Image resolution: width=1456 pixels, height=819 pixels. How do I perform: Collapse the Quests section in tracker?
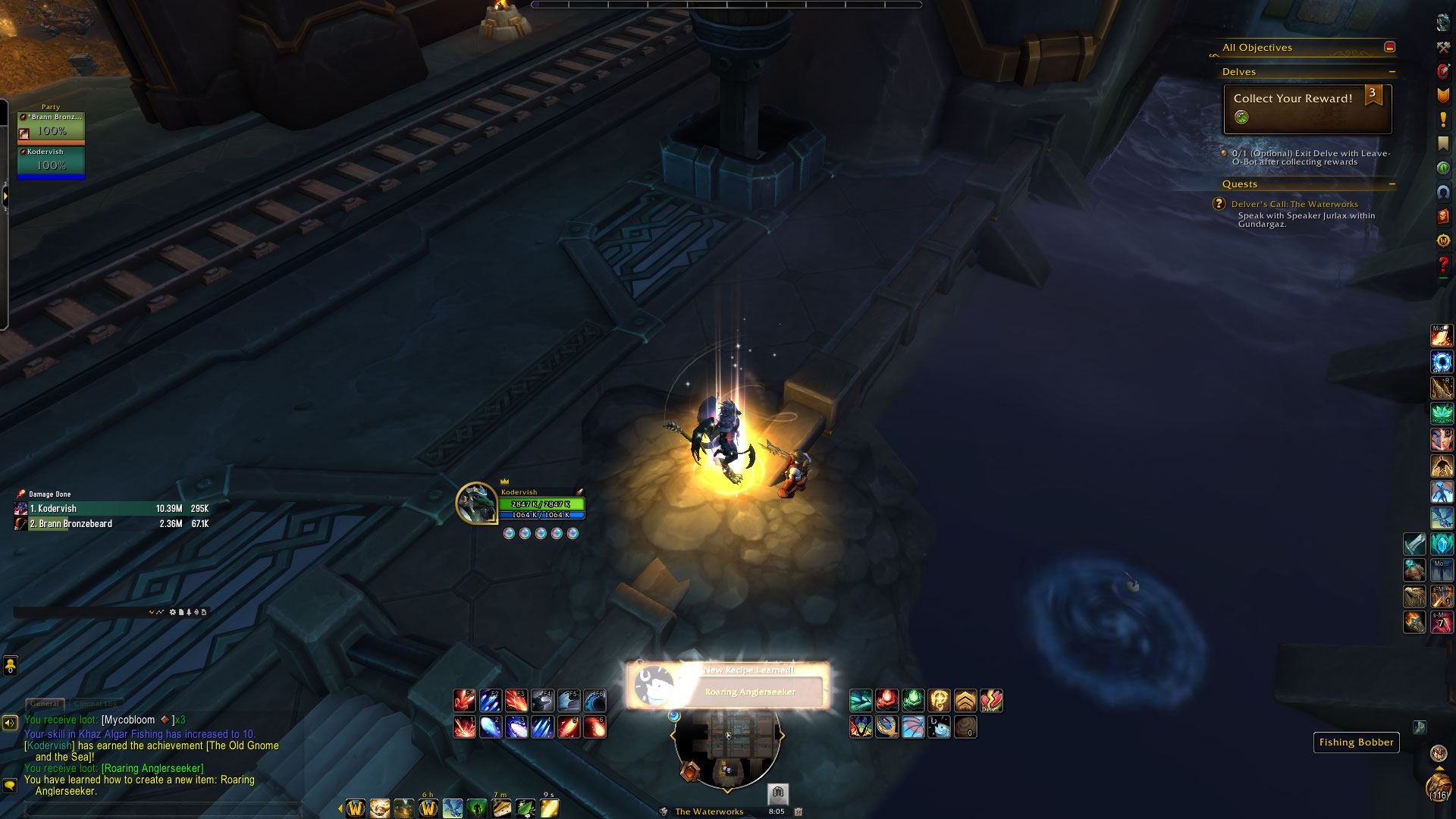tap(1392, 184)
